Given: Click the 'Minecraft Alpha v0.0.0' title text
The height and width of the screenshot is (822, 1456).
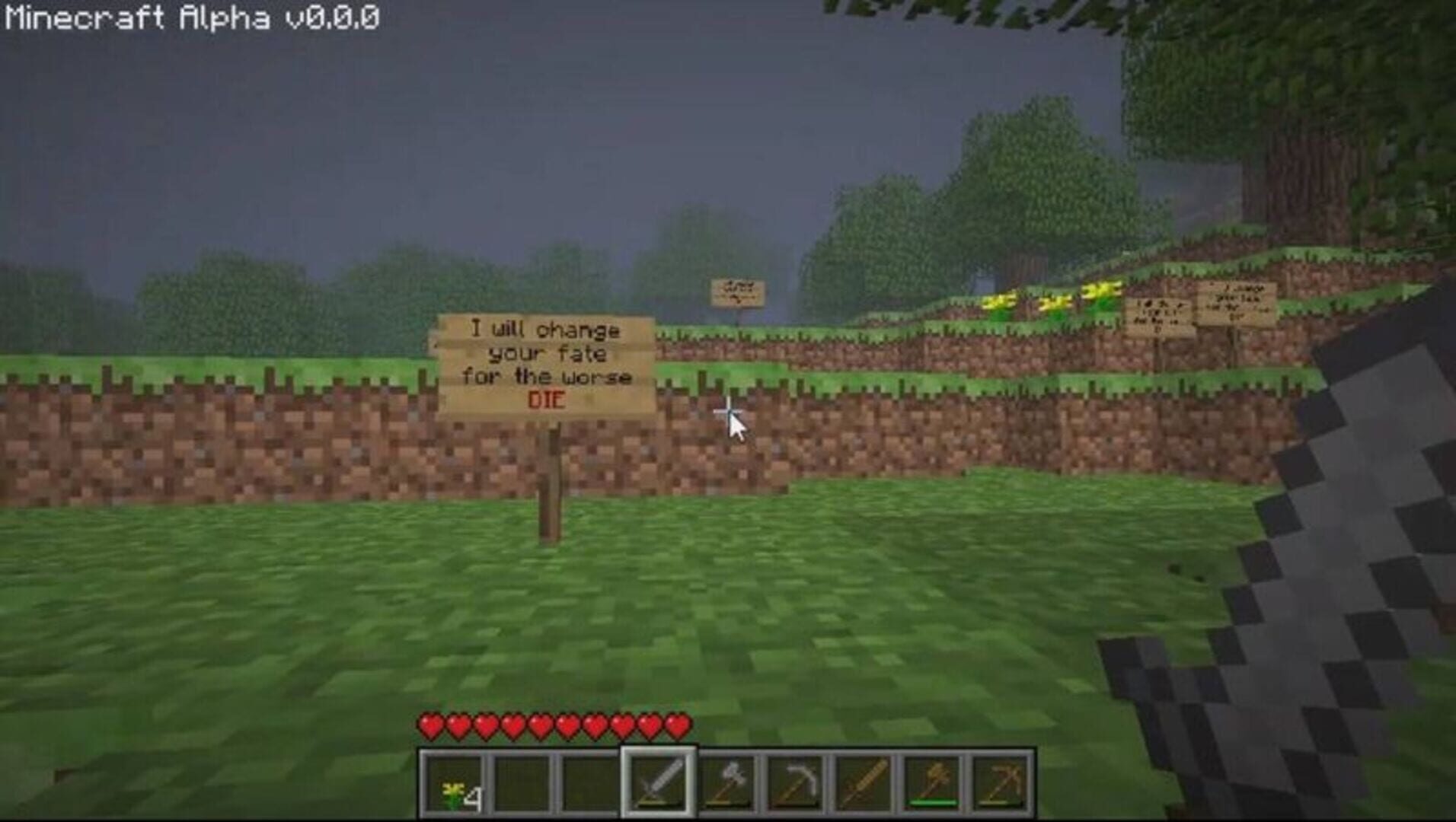Looking at the screenshot, I should (190, 15).
